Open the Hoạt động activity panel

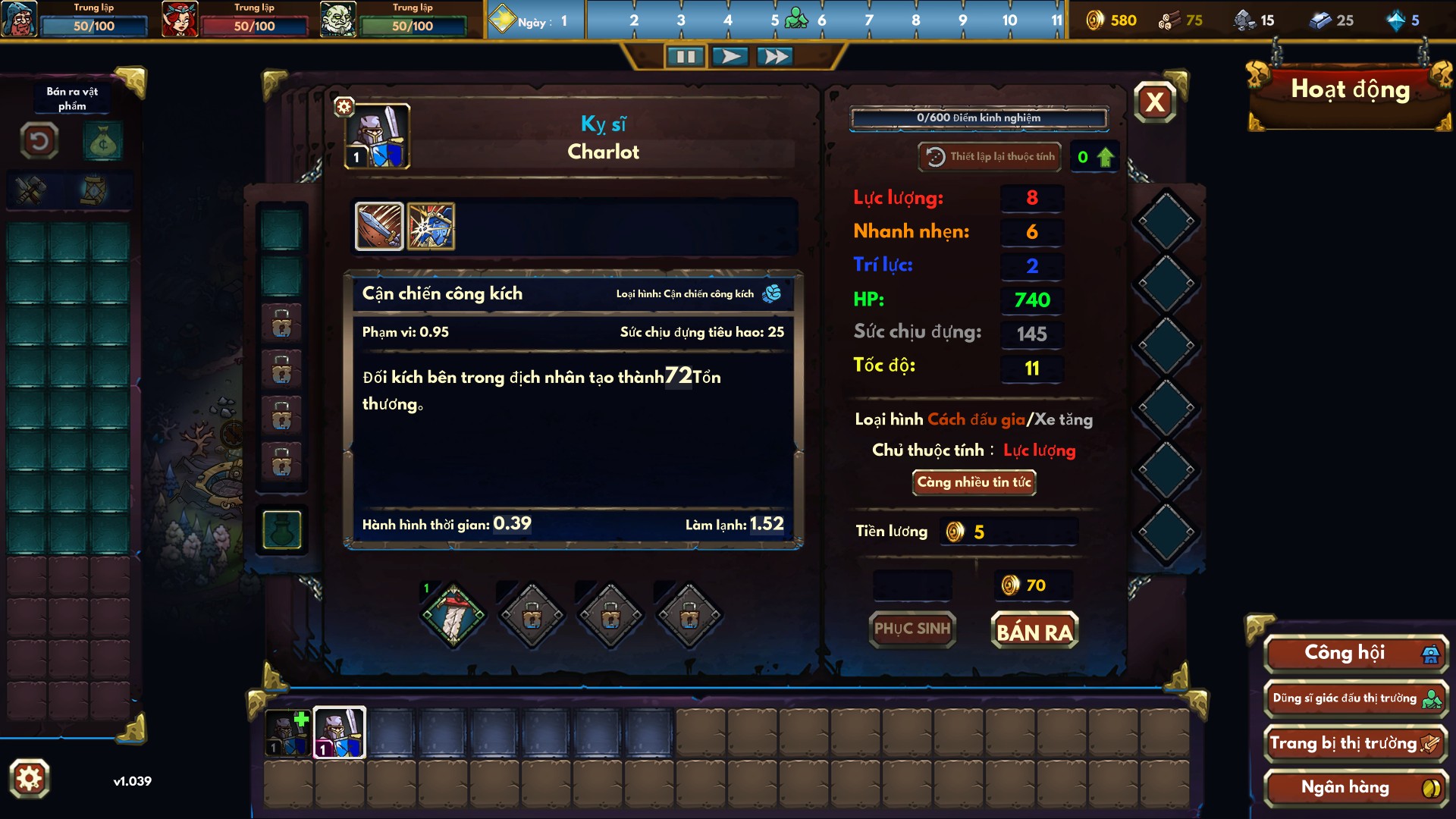(x=1350, y=90)
